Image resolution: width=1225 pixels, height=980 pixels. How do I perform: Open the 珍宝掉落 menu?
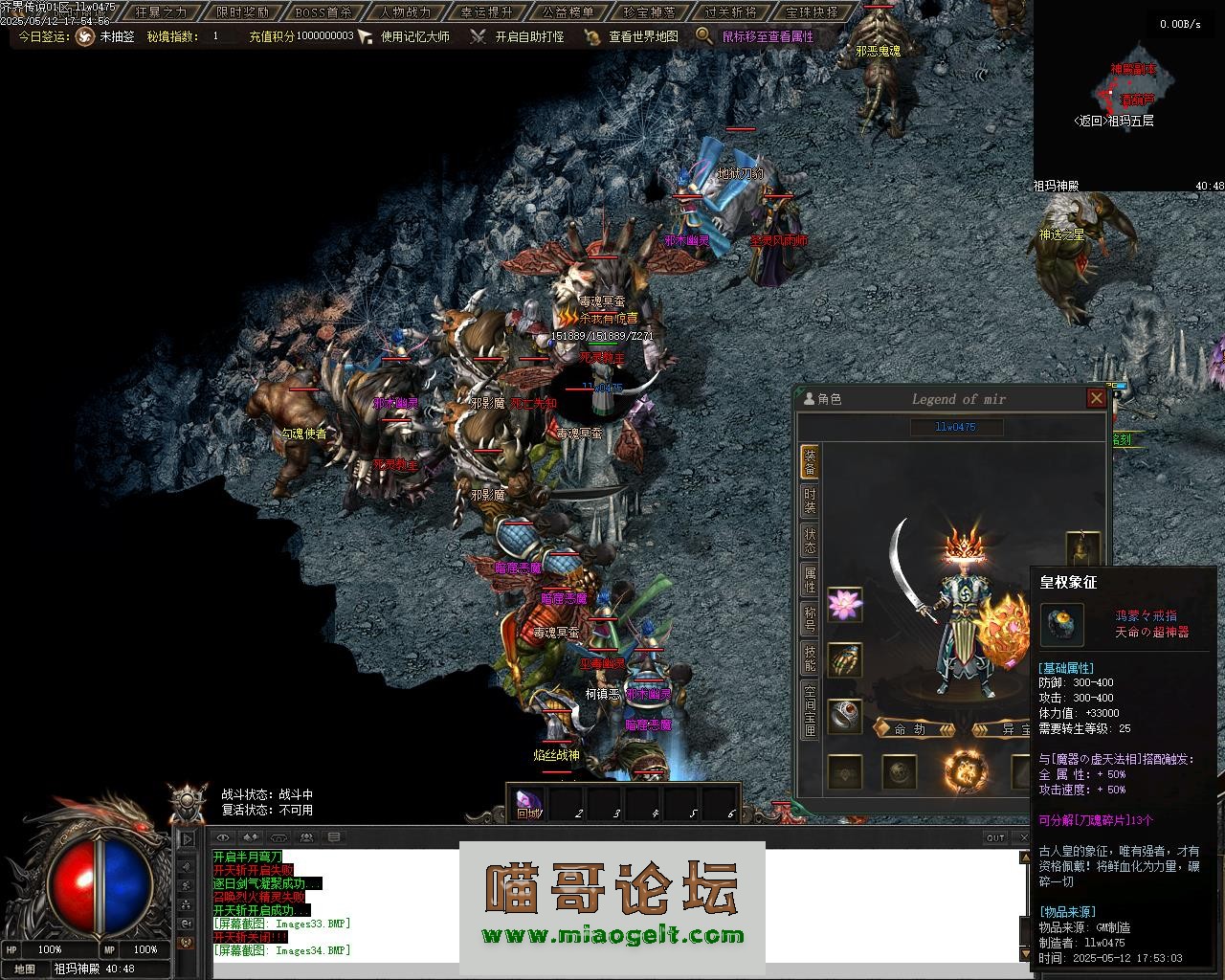(649, 12)
